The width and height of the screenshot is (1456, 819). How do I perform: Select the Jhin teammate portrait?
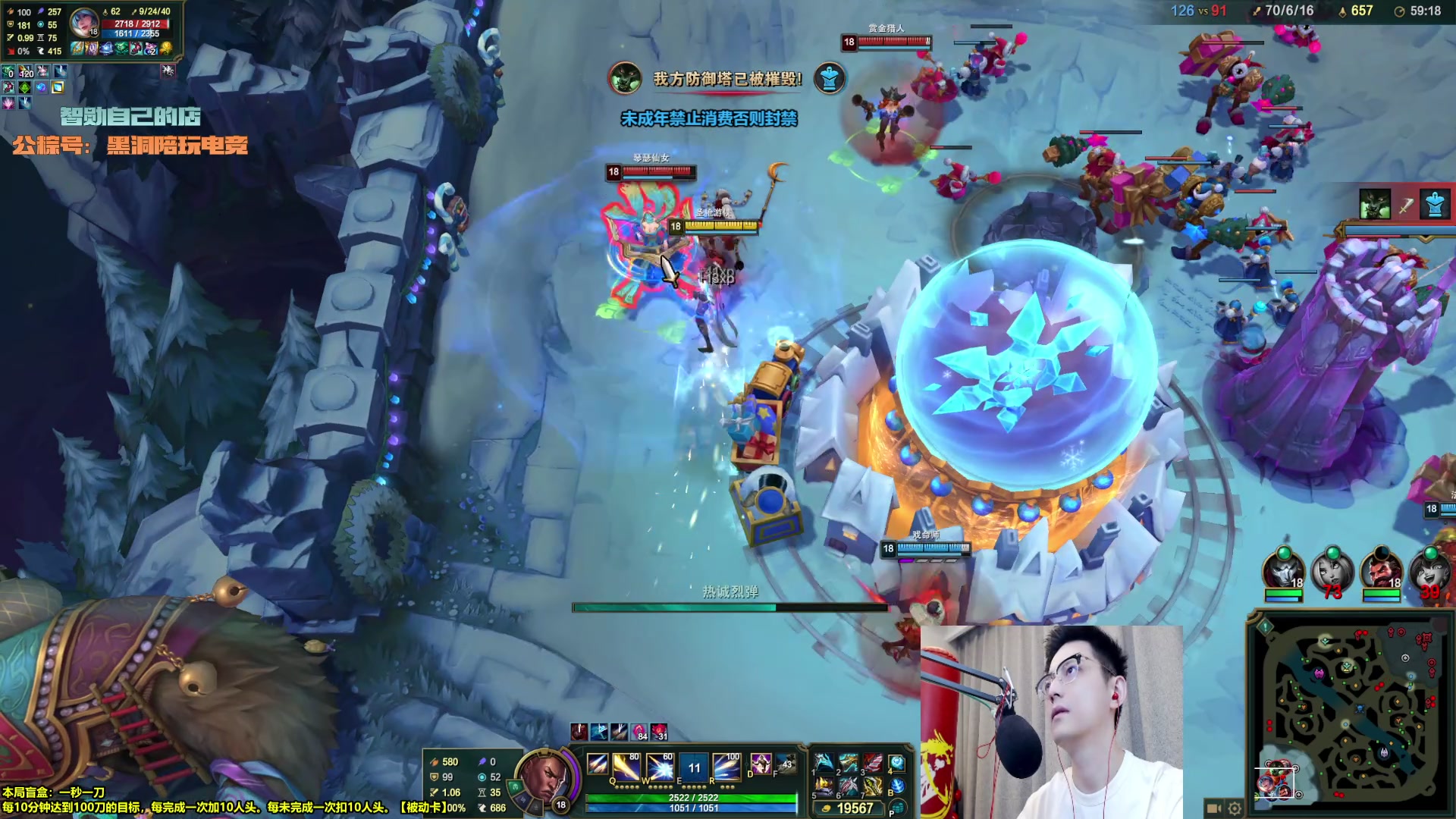click(x=1284, y=570)
